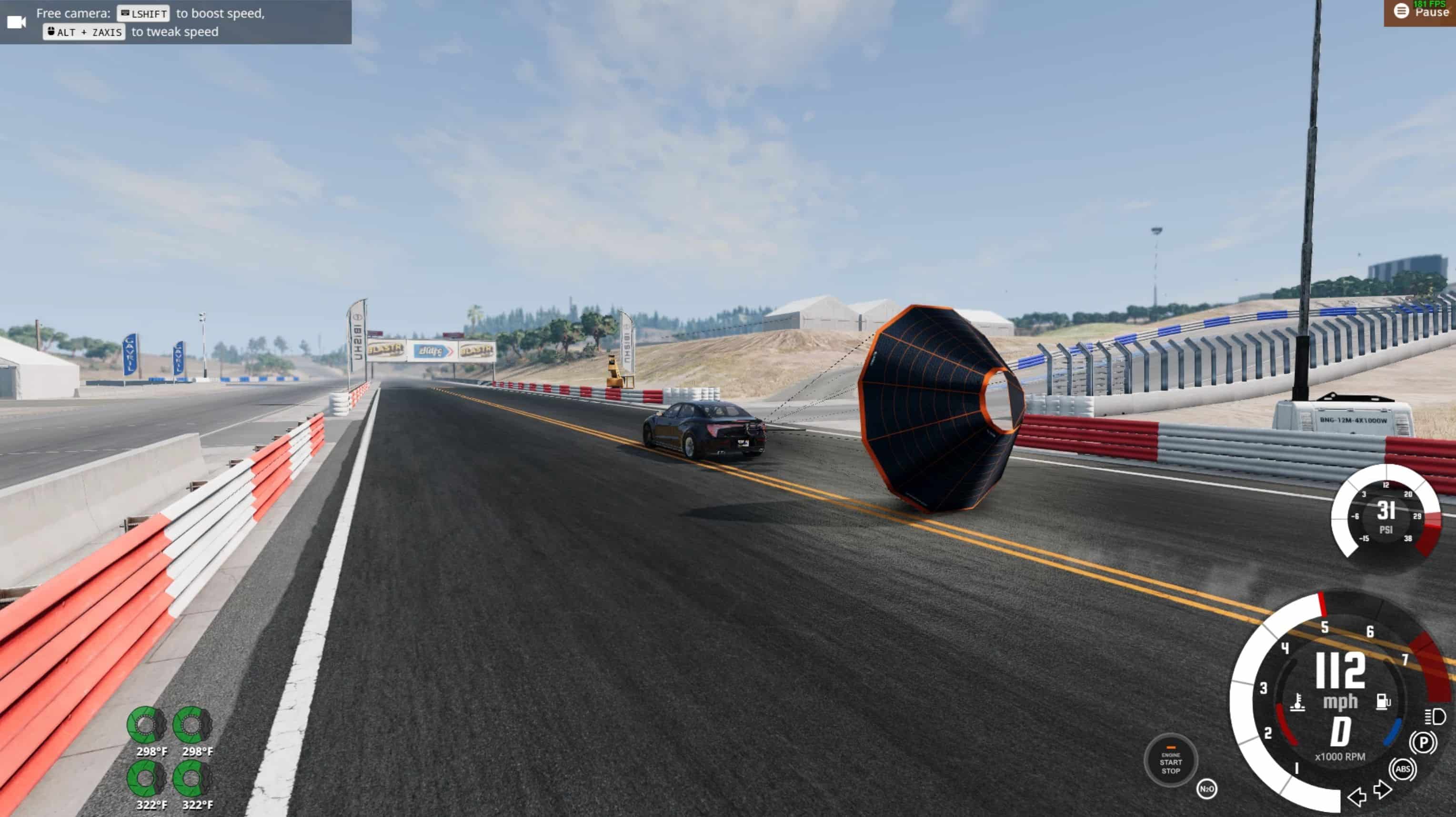
Task: Activate the N2O nitrous icon
Action: (1206, 789)
